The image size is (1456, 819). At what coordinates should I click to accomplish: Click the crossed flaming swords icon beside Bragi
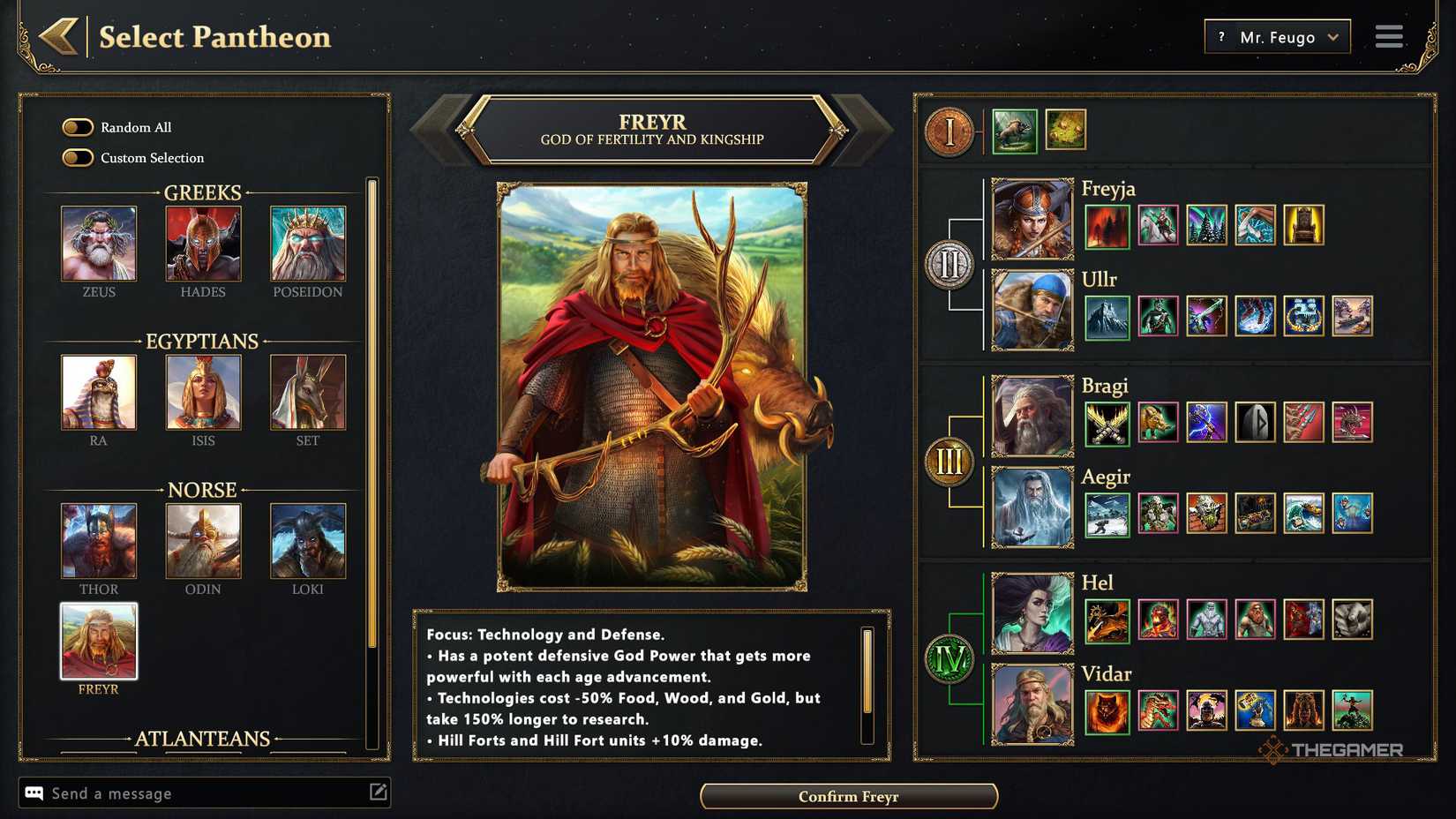(1107, 424)
